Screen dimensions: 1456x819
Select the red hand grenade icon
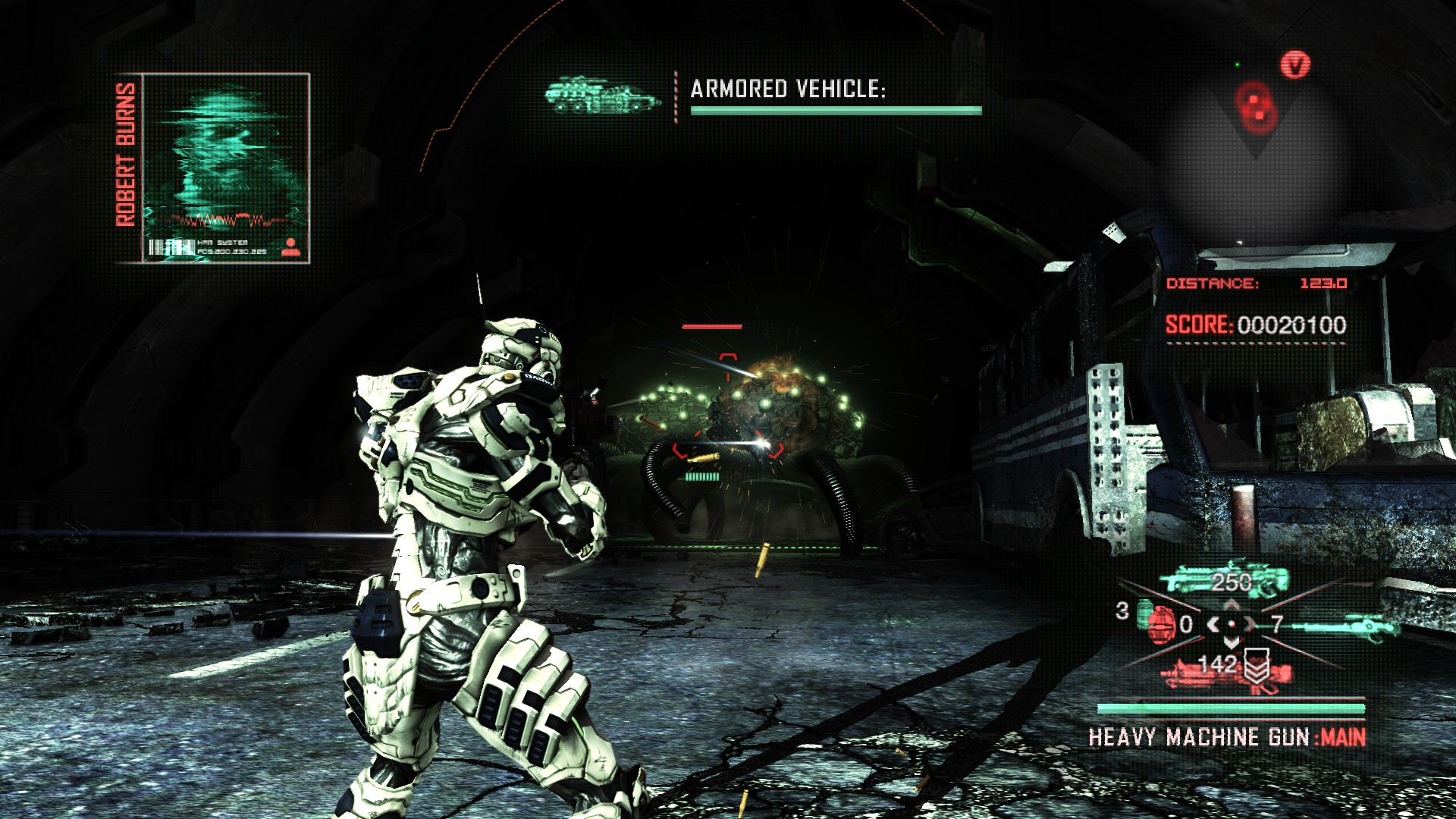click(x=1158, y=623)
